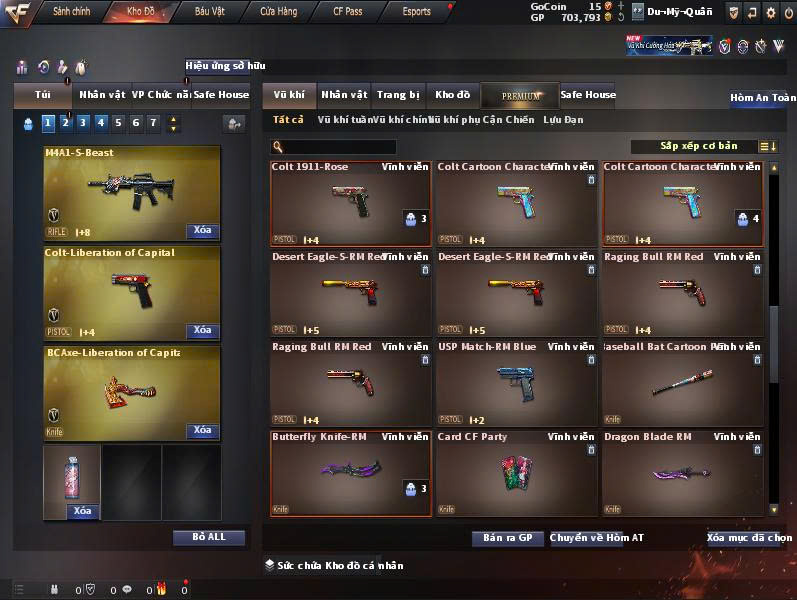Switch to the Nhân vật storage tab
Viewport: 797px width, 600px height.
tap(343, 95)
